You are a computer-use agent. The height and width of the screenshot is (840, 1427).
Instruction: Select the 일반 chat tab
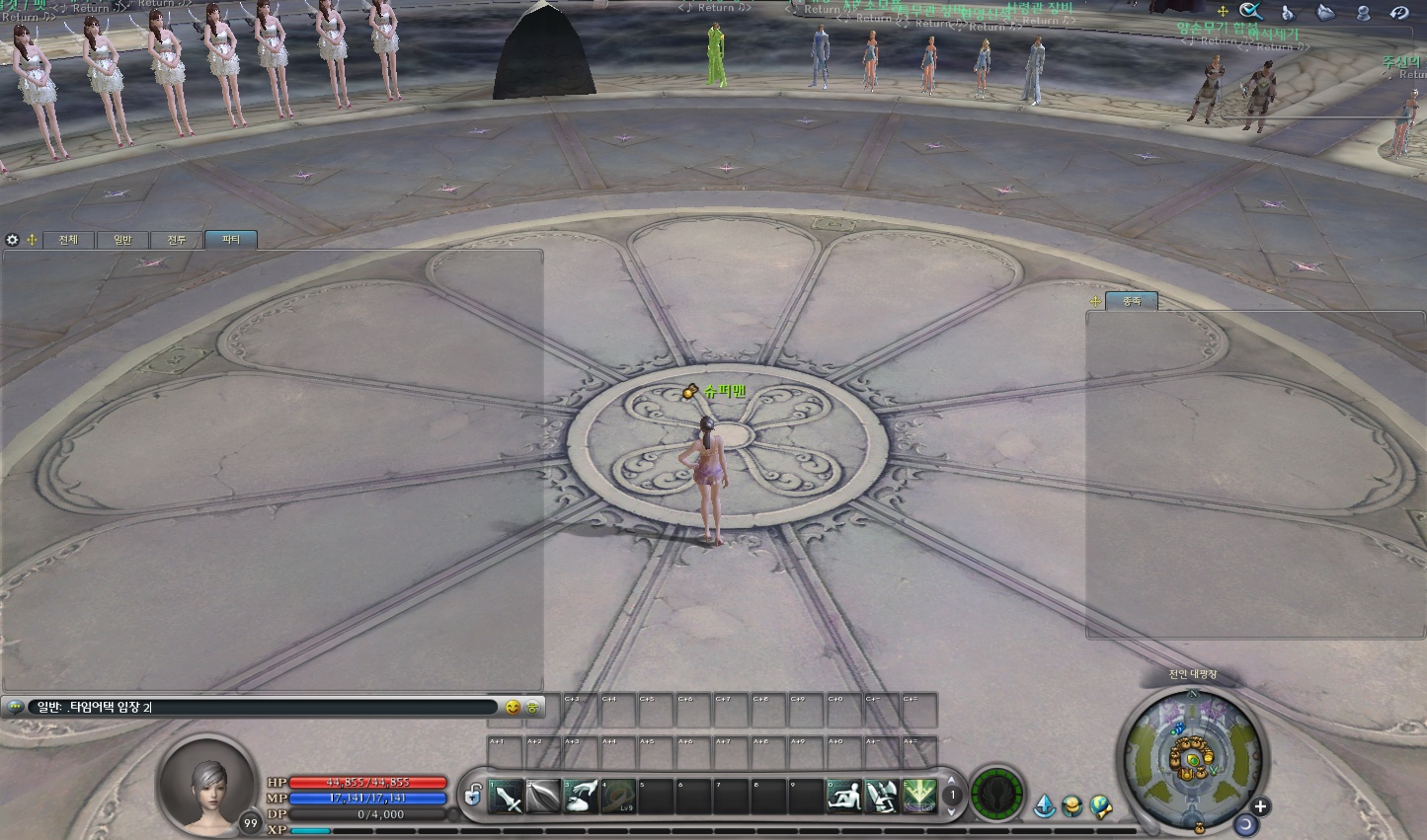122,240
